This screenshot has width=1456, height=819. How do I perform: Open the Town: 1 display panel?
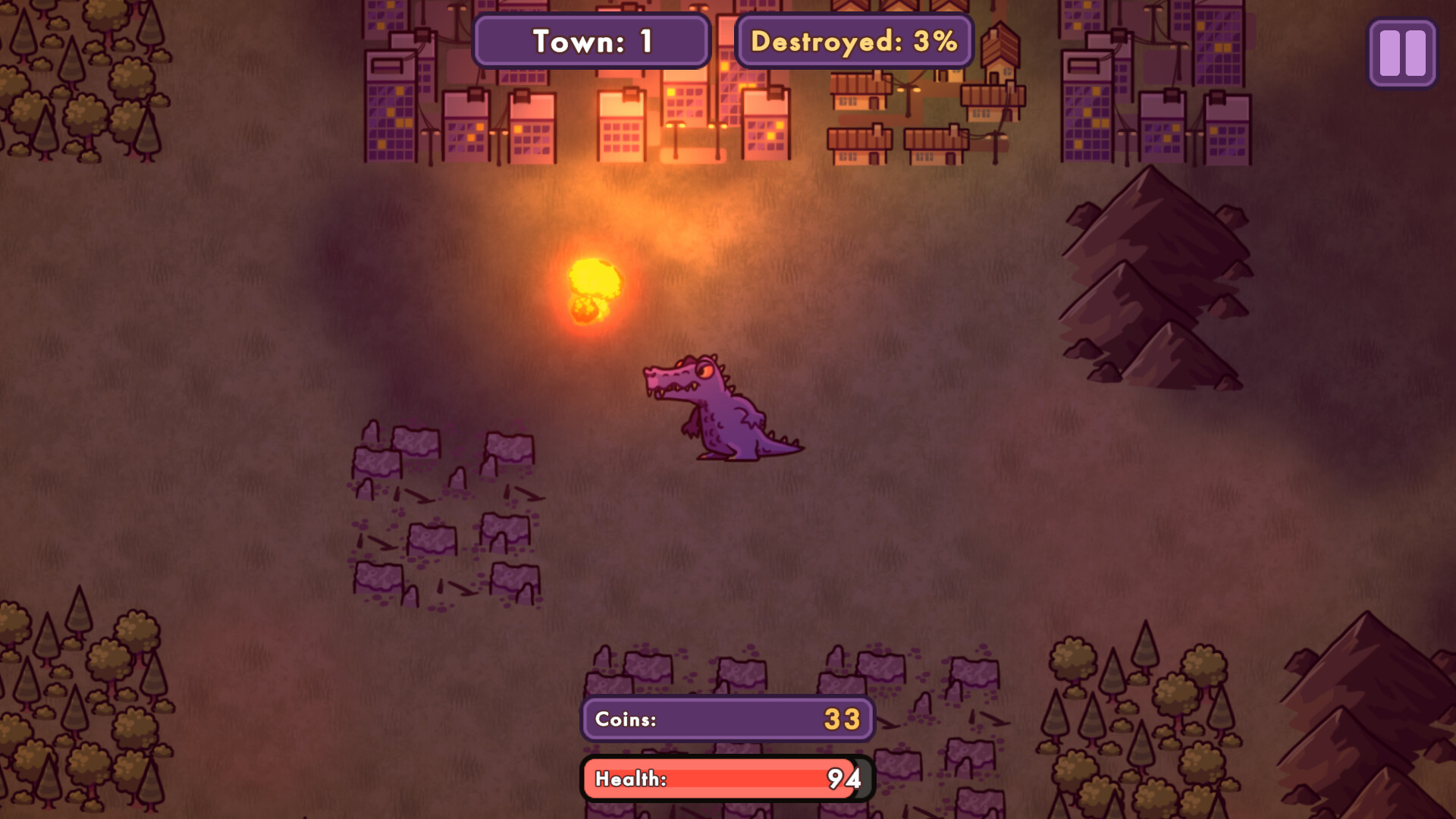pos(591,41)
